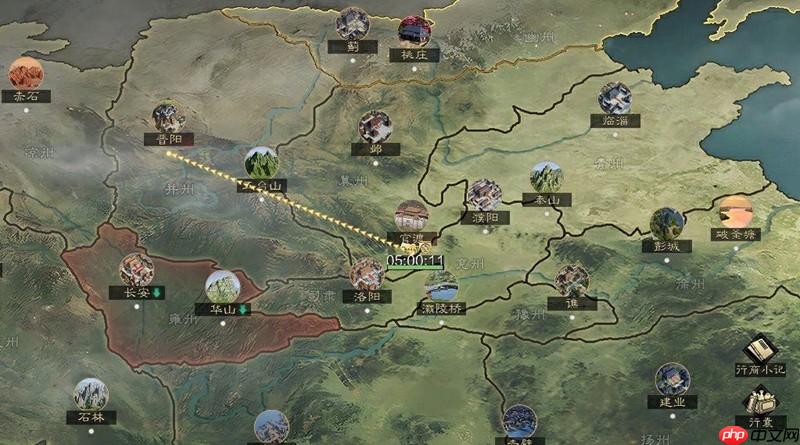
Task: Choose the 濮阳 city marker
Action: pos(485,195)
